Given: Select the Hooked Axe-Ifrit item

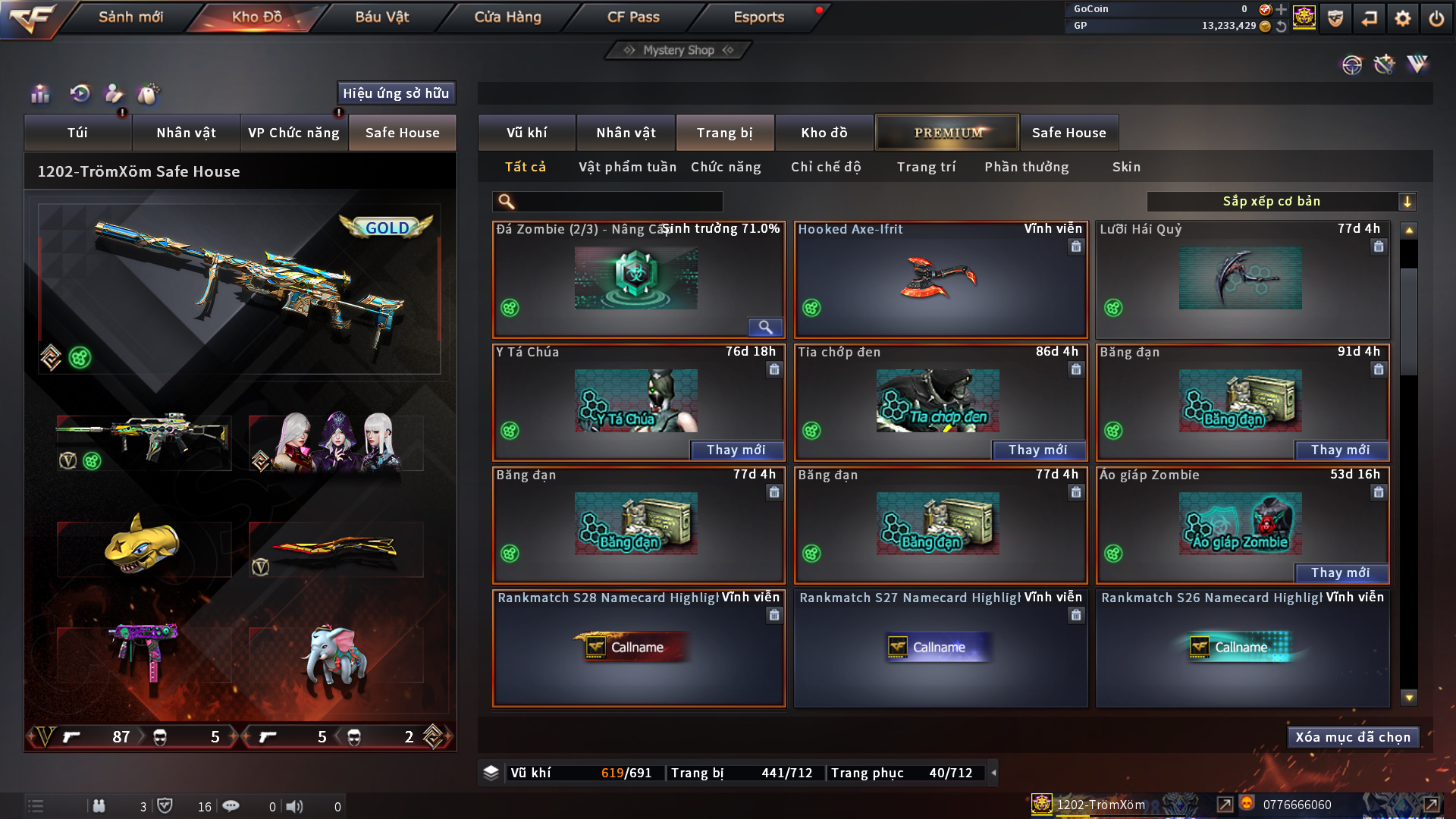Looking at the screenshot, I should click(x=940, y=281).
